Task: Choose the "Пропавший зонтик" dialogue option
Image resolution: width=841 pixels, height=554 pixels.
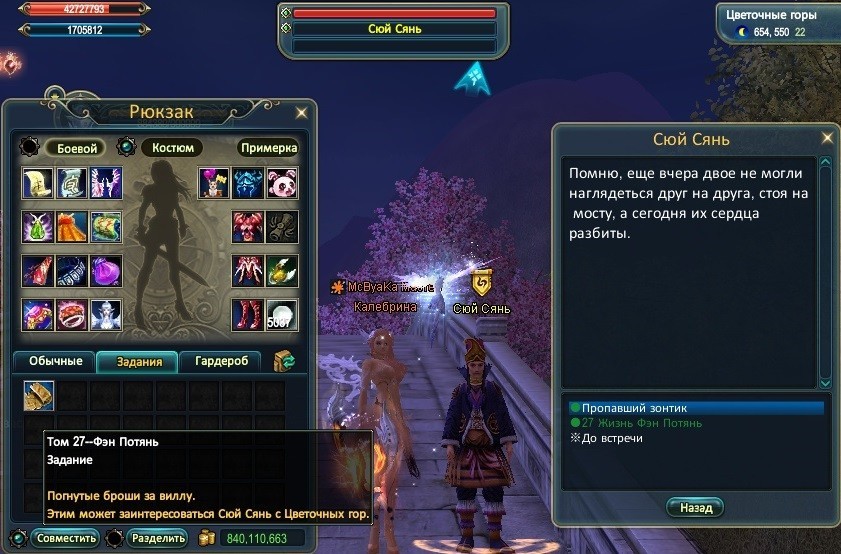Action: [629, 408]
